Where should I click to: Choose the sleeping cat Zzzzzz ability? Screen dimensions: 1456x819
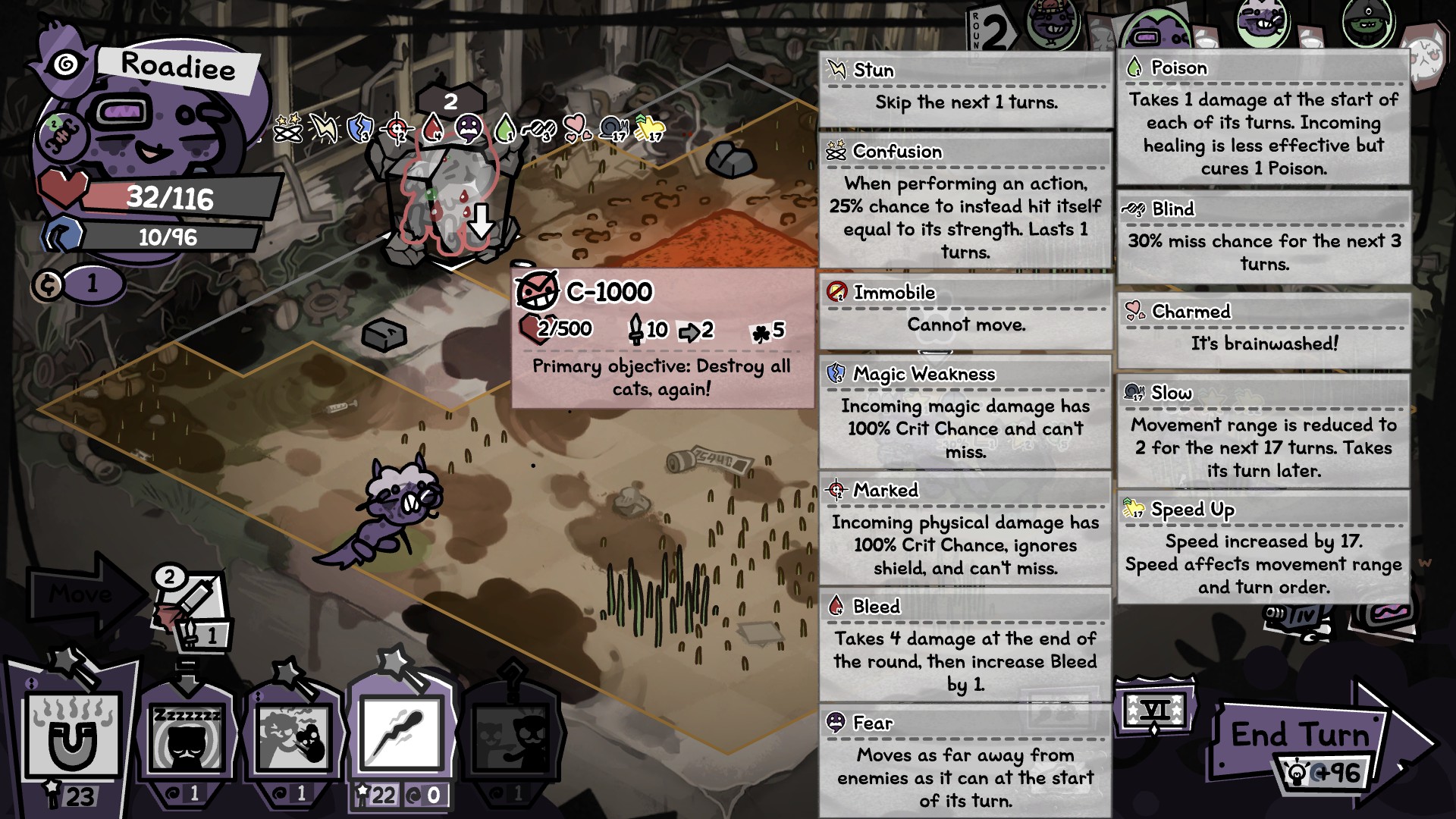187,739
